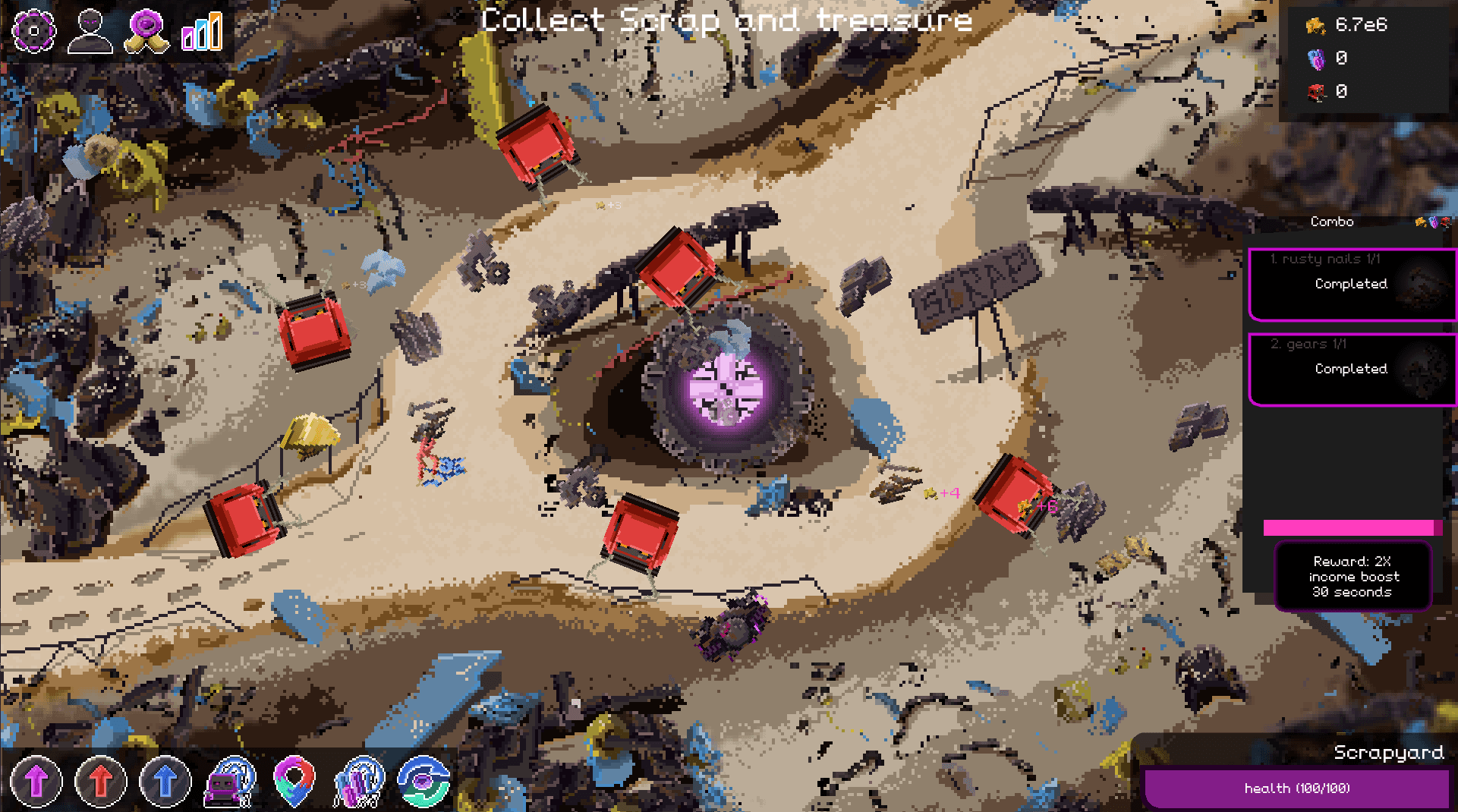Image resolution: width=1458 pixels, height=812 pixels.
Task: Select the crystals resource icon
Action: pos(358,781)
